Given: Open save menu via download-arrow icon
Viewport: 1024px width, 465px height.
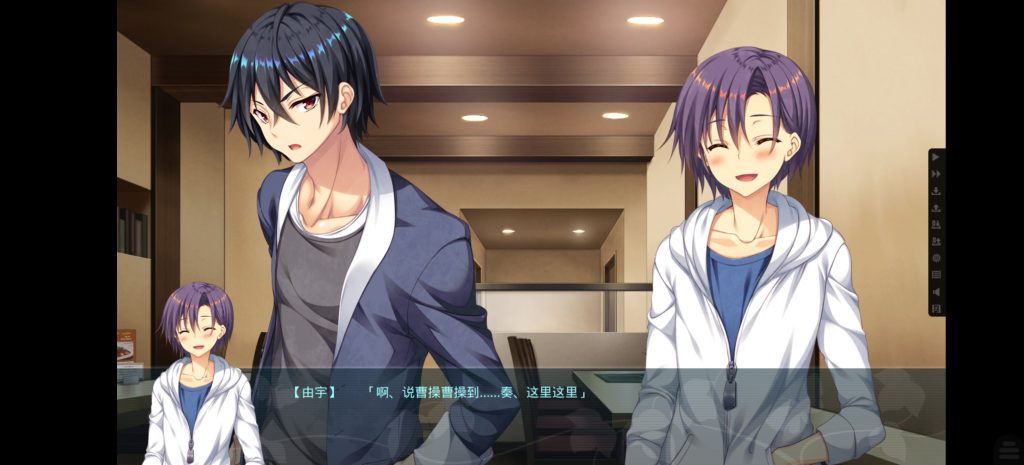Looking at the screenshot, I should (936, 191).
